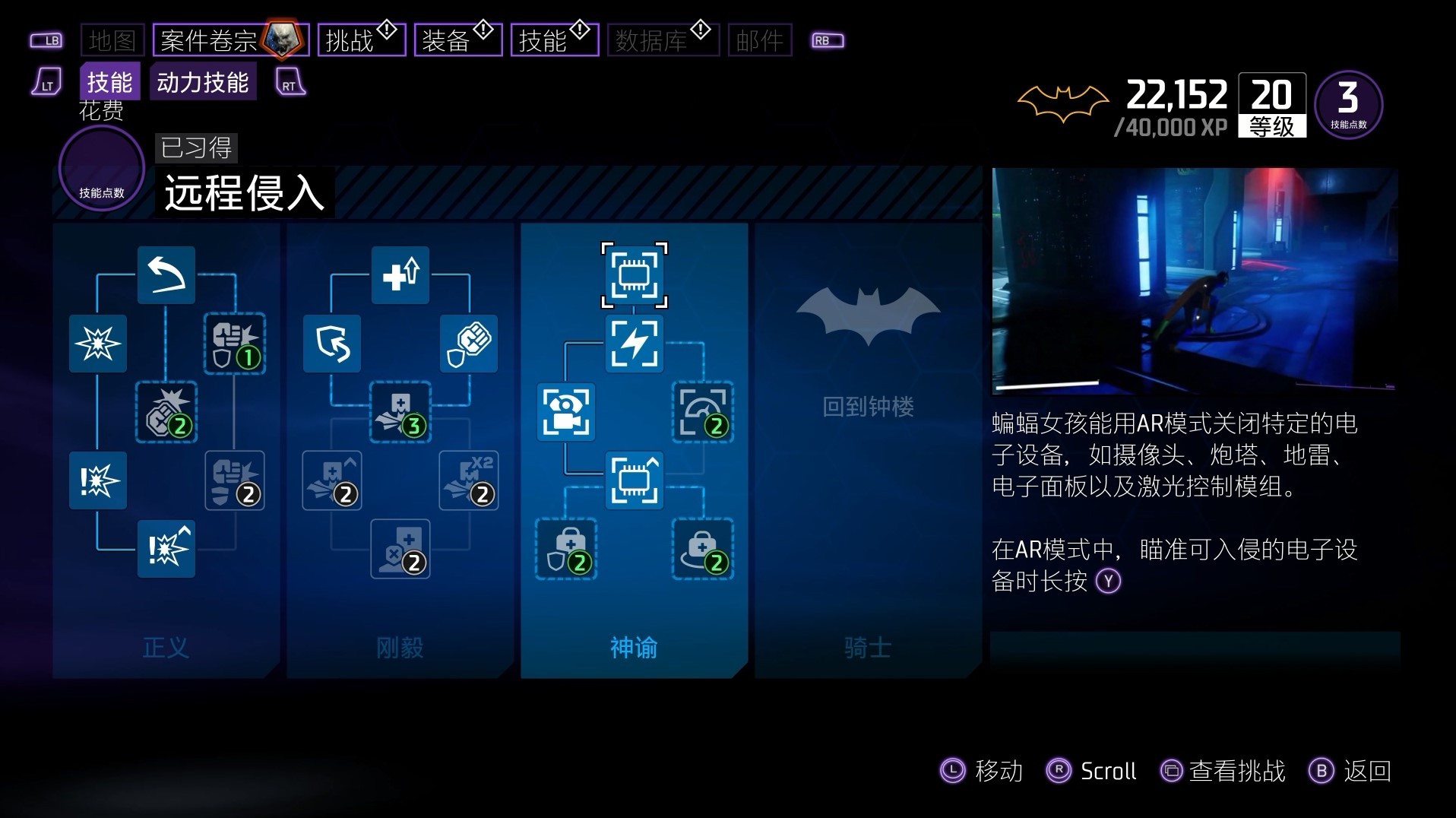Select the curved back-arrow skill node
The height and width of the screenshot is (818, 1456).
tap(166, 274)
